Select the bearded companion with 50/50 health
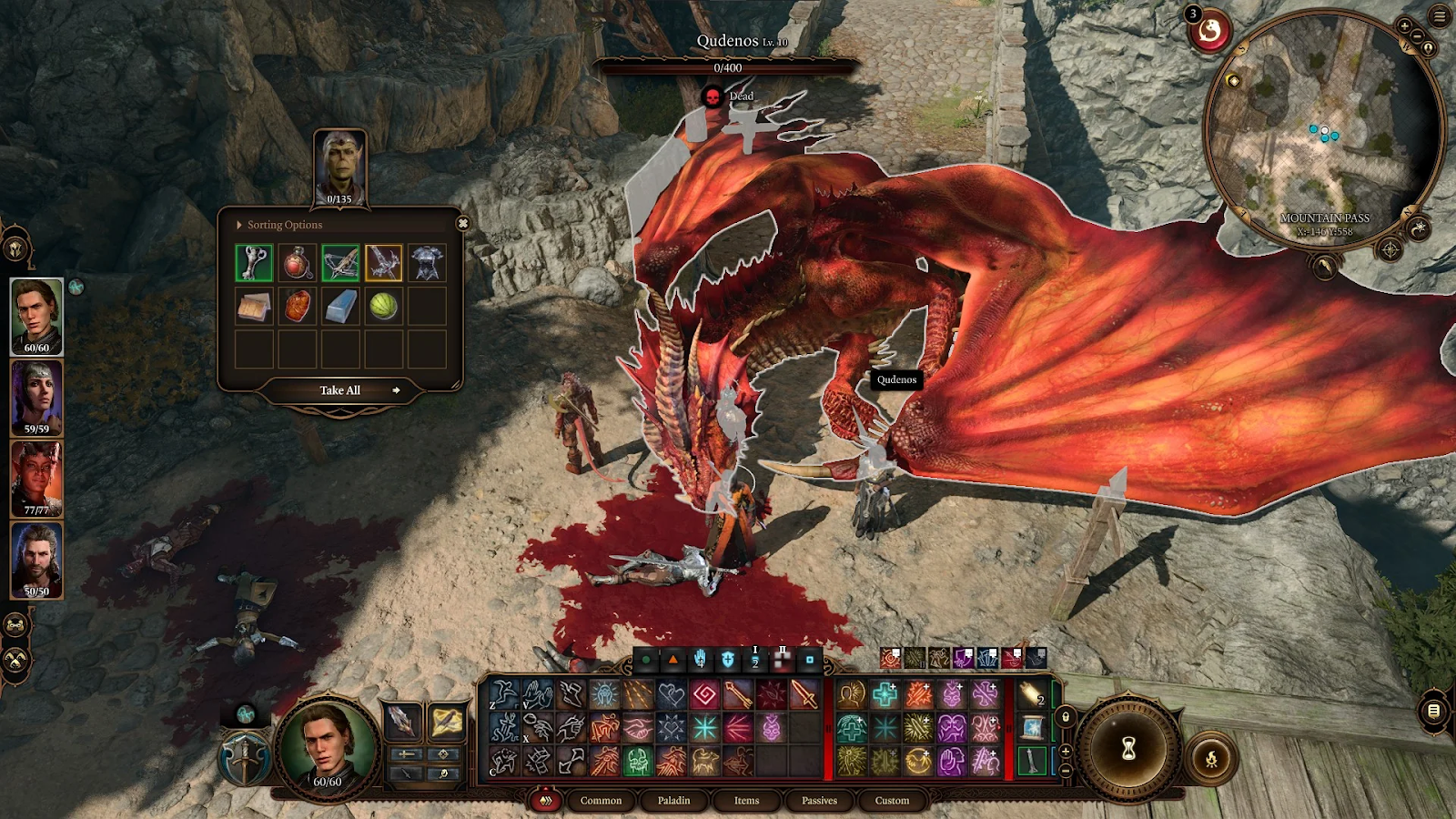 [36, 559]
